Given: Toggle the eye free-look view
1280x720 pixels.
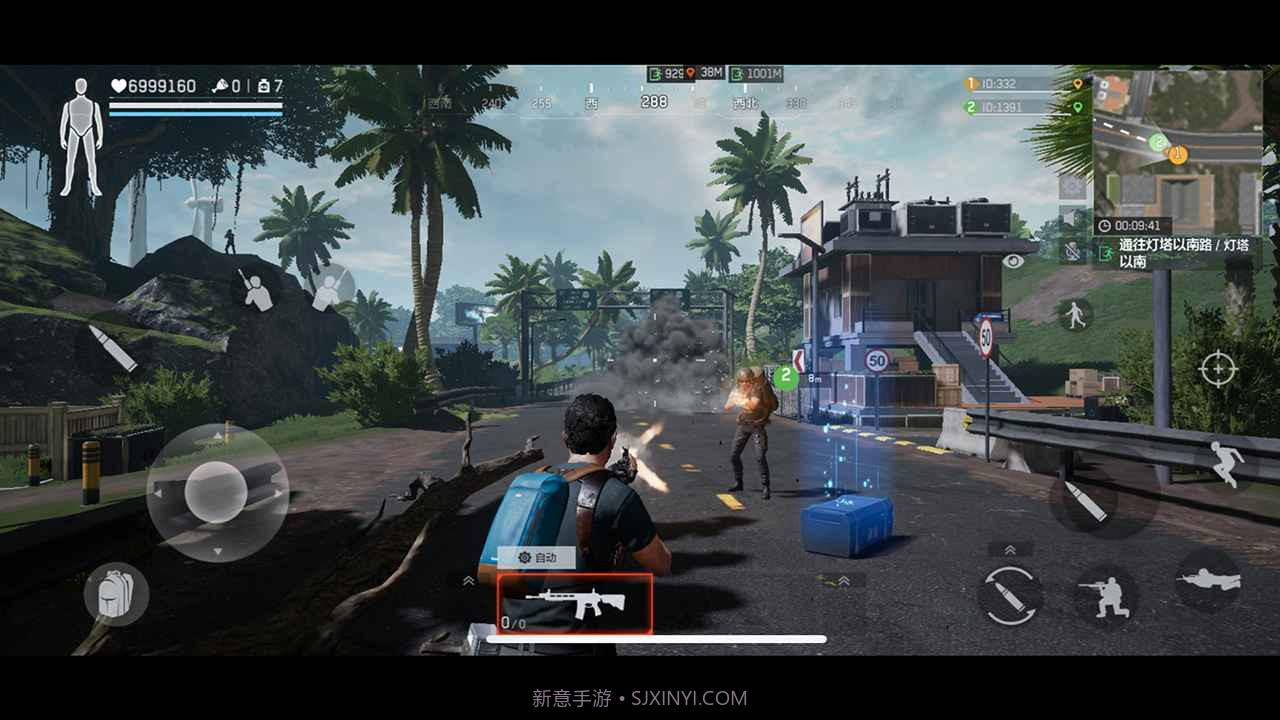Looking at the screenshot, I should [x=1013, y=262].
